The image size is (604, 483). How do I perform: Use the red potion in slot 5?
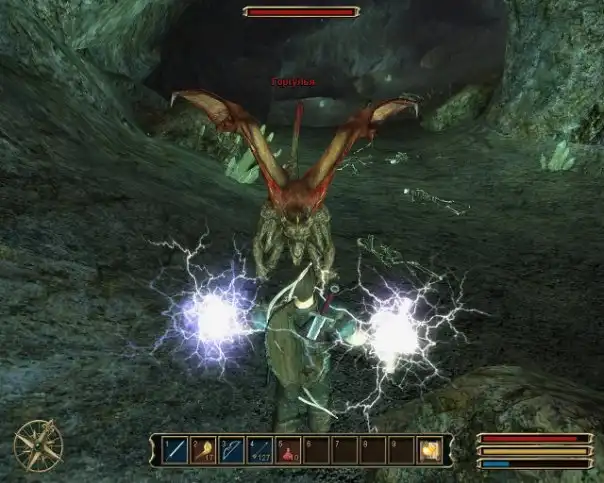pyautogui.click(x=288, y=450)
